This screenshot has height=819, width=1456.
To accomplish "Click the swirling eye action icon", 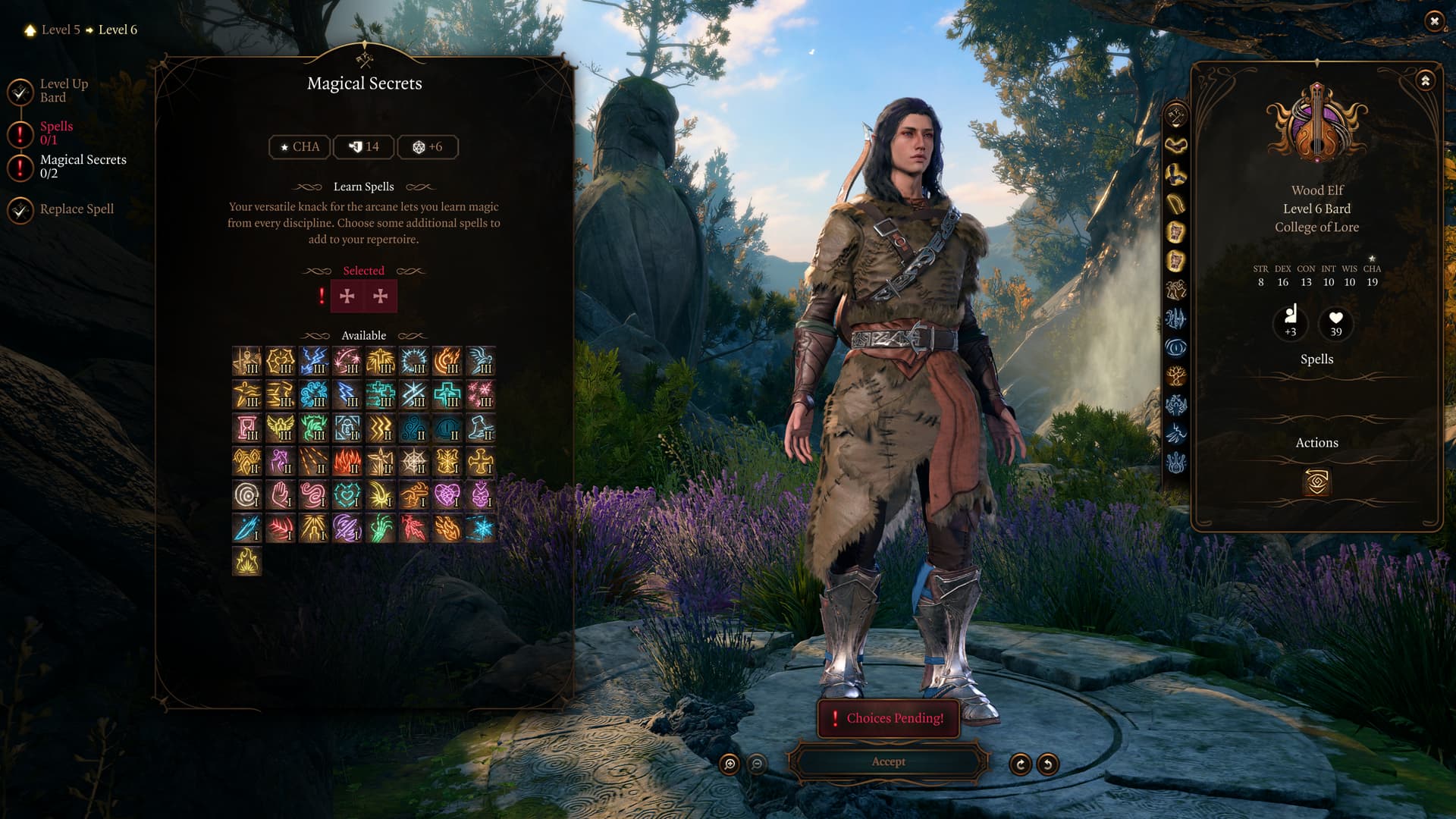I will click(x=1316, y=482).
